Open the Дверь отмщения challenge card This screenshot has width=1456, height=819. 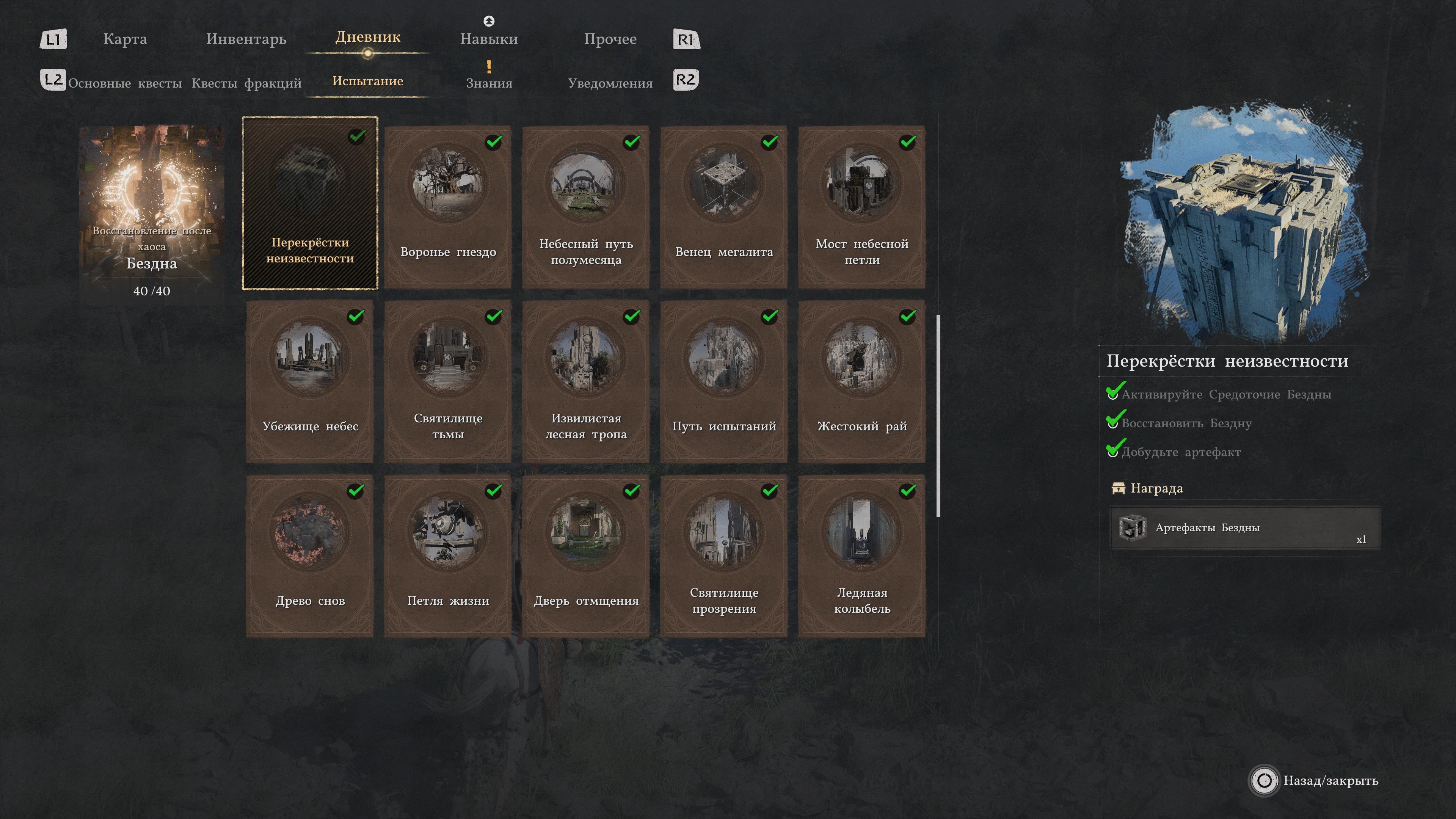click(x=585, y=556)
